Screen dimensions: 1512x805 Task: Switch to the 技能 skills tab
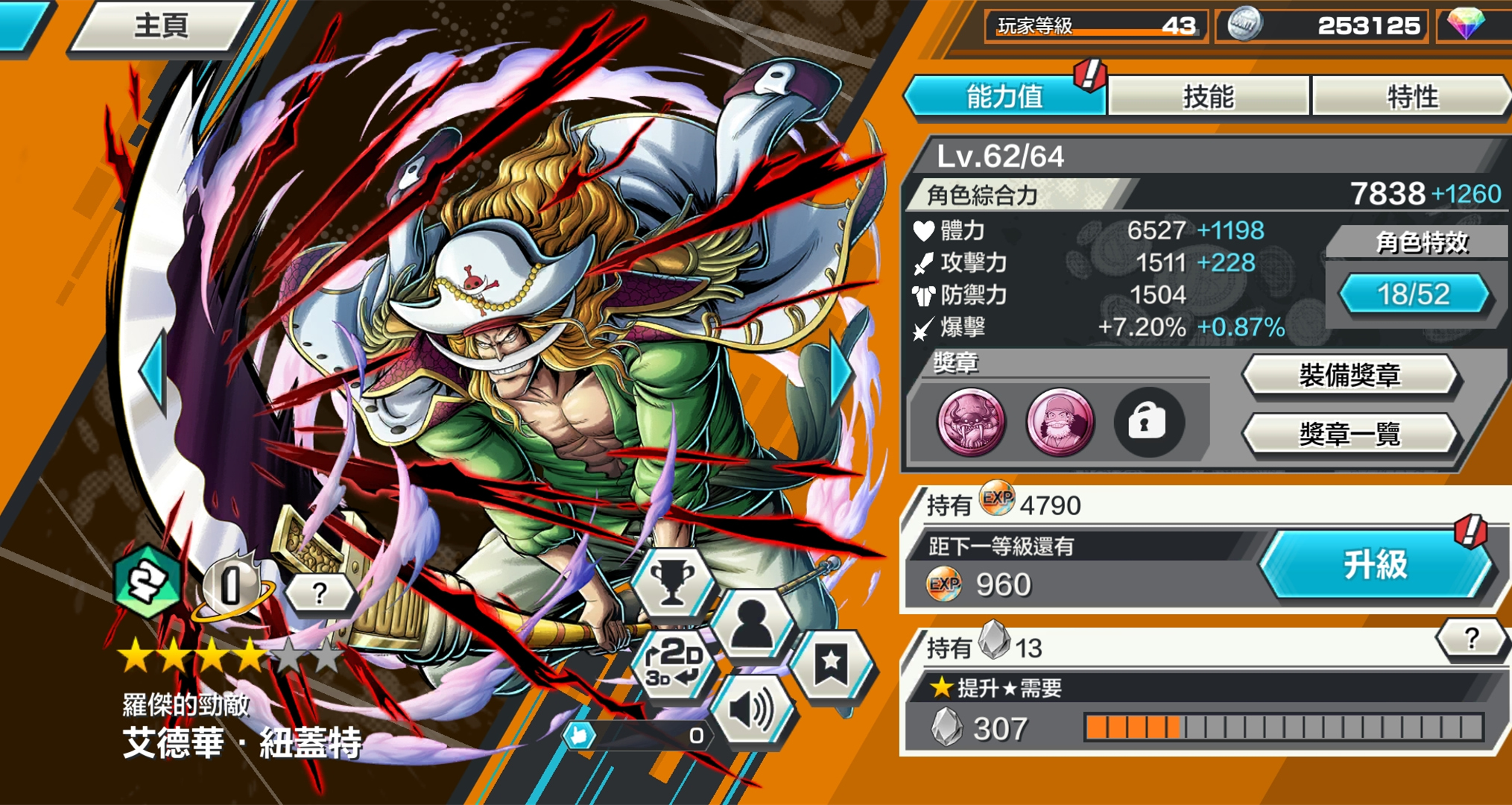(x=1208, y=96)
